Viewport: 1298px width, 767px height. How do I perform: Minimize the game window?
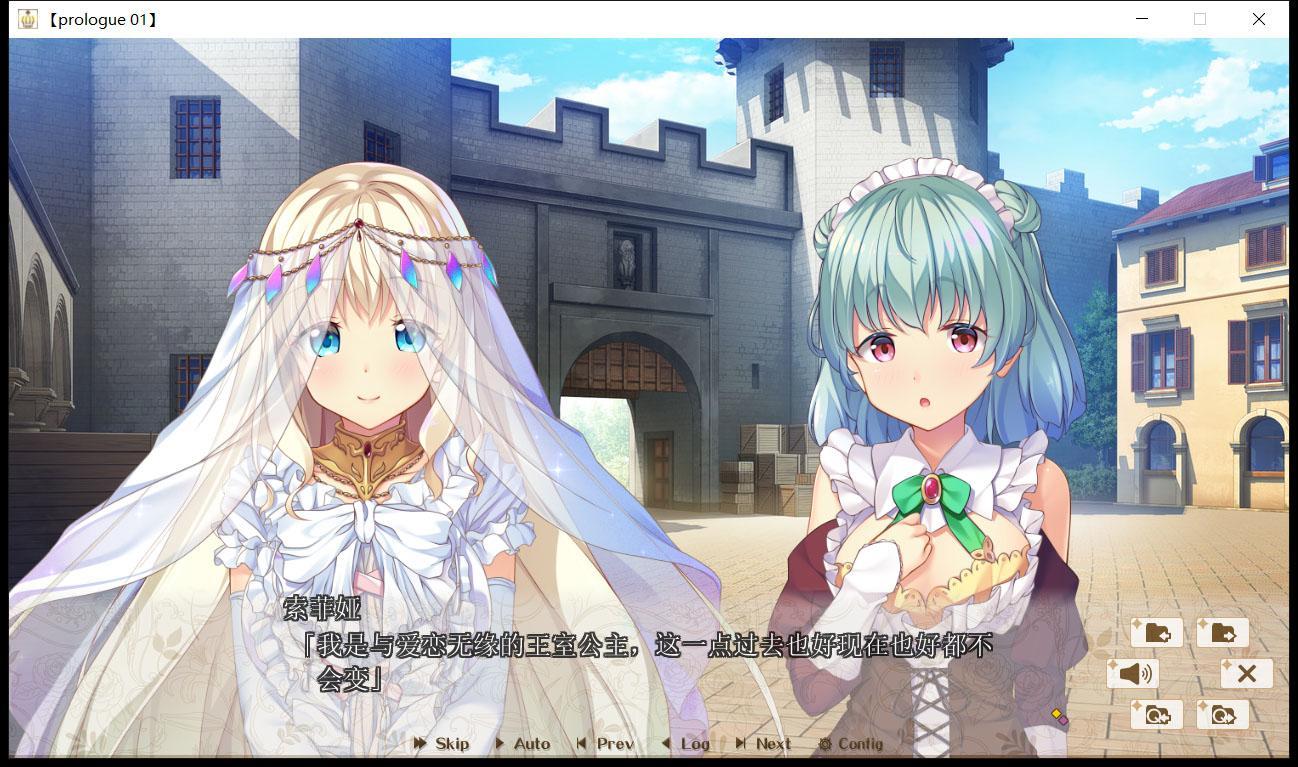(x=1141, y=19)
